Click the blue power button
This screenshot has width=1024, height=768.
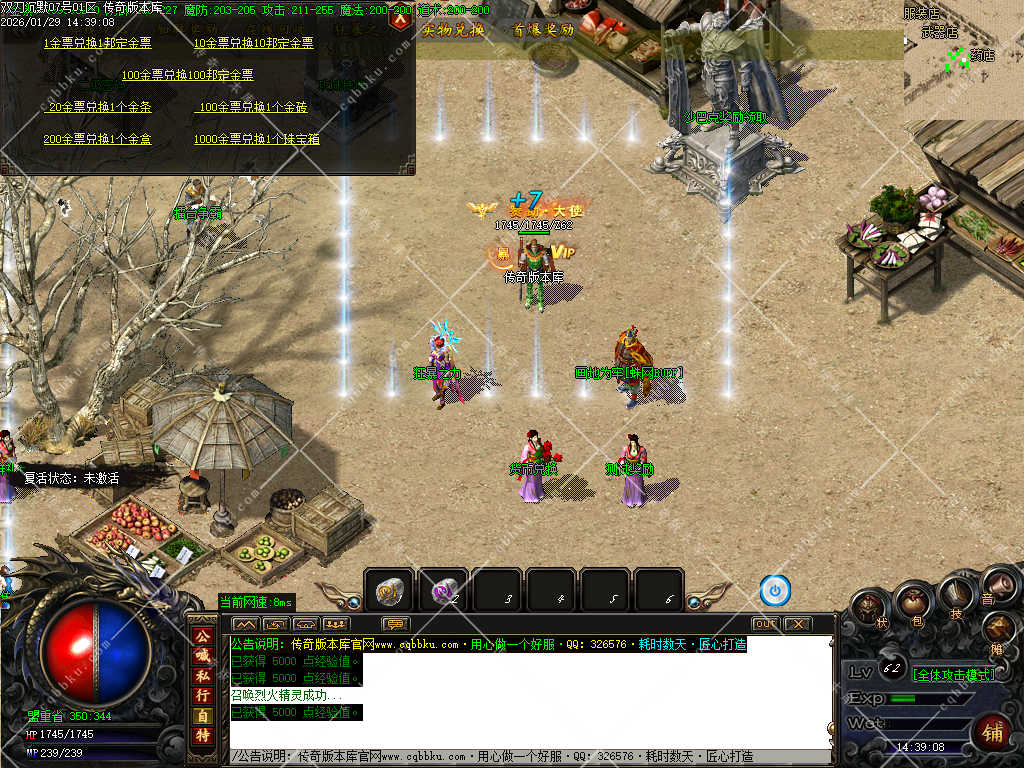pyautogui.click(x=775, y=591)
